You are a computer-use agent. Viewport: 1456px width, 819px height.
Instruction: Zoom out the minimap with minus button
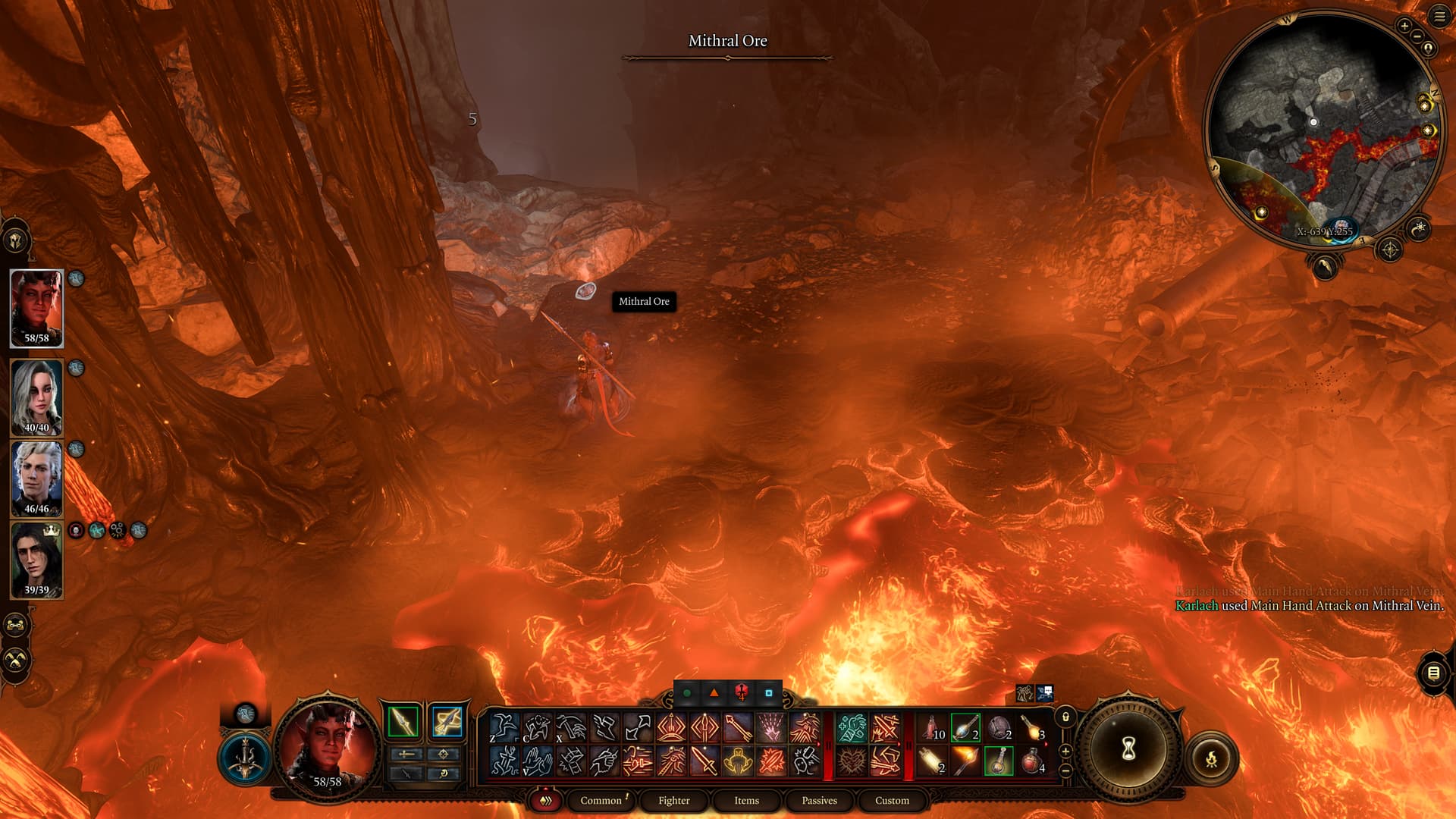tap(1417, 36)
